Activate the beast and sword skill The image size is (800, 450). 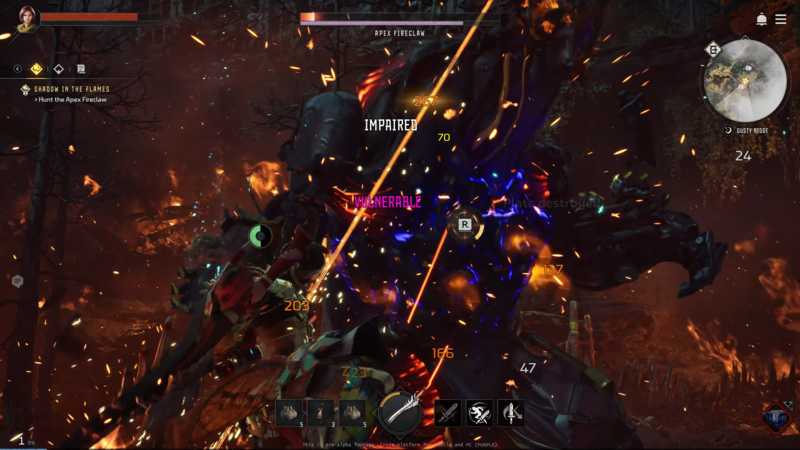click(x=479, y=412)
